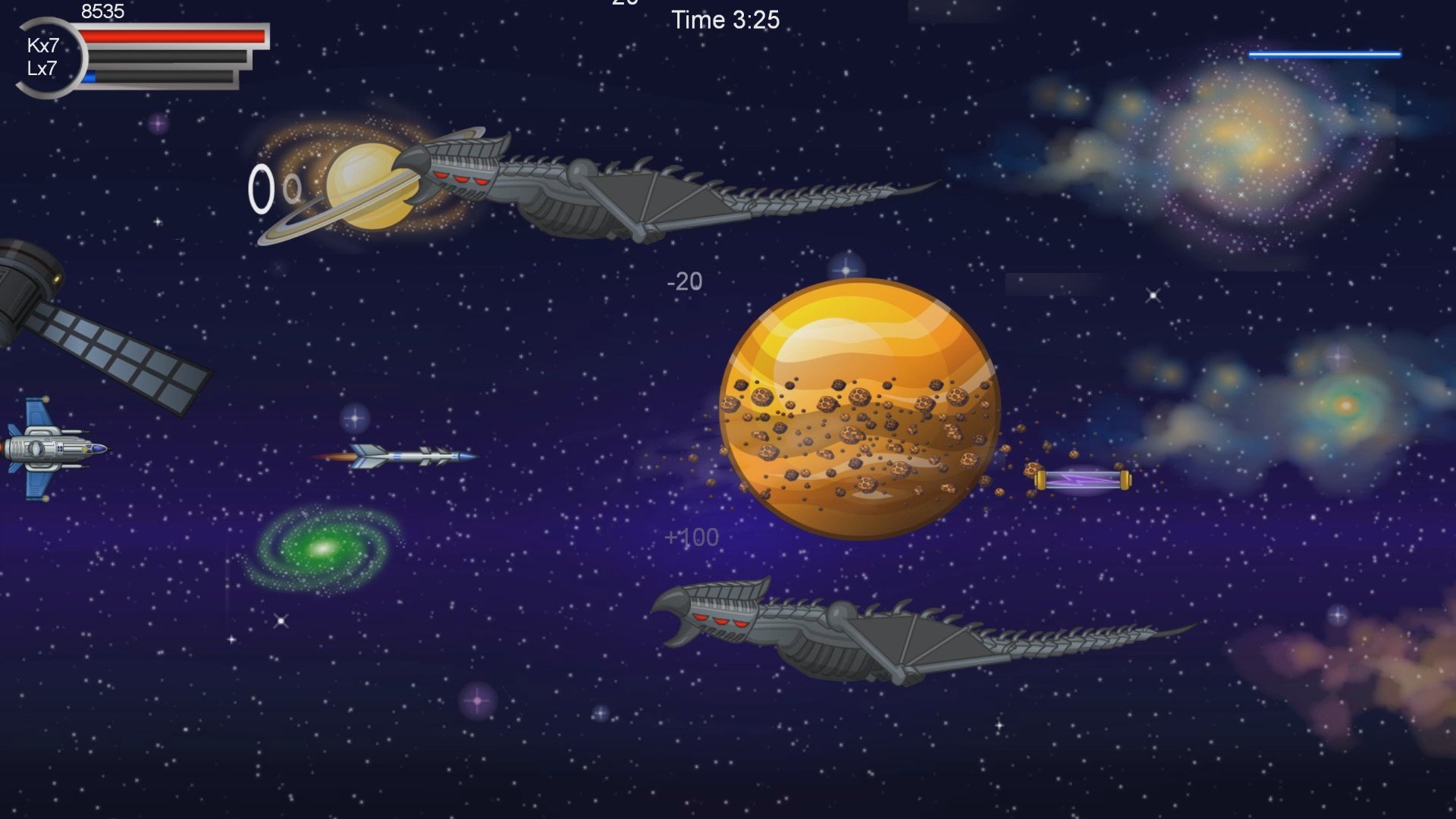Viewport: 1456px width, 819px height.
Task: Open the Time 3:25 timer display
Action: (726, 20)
